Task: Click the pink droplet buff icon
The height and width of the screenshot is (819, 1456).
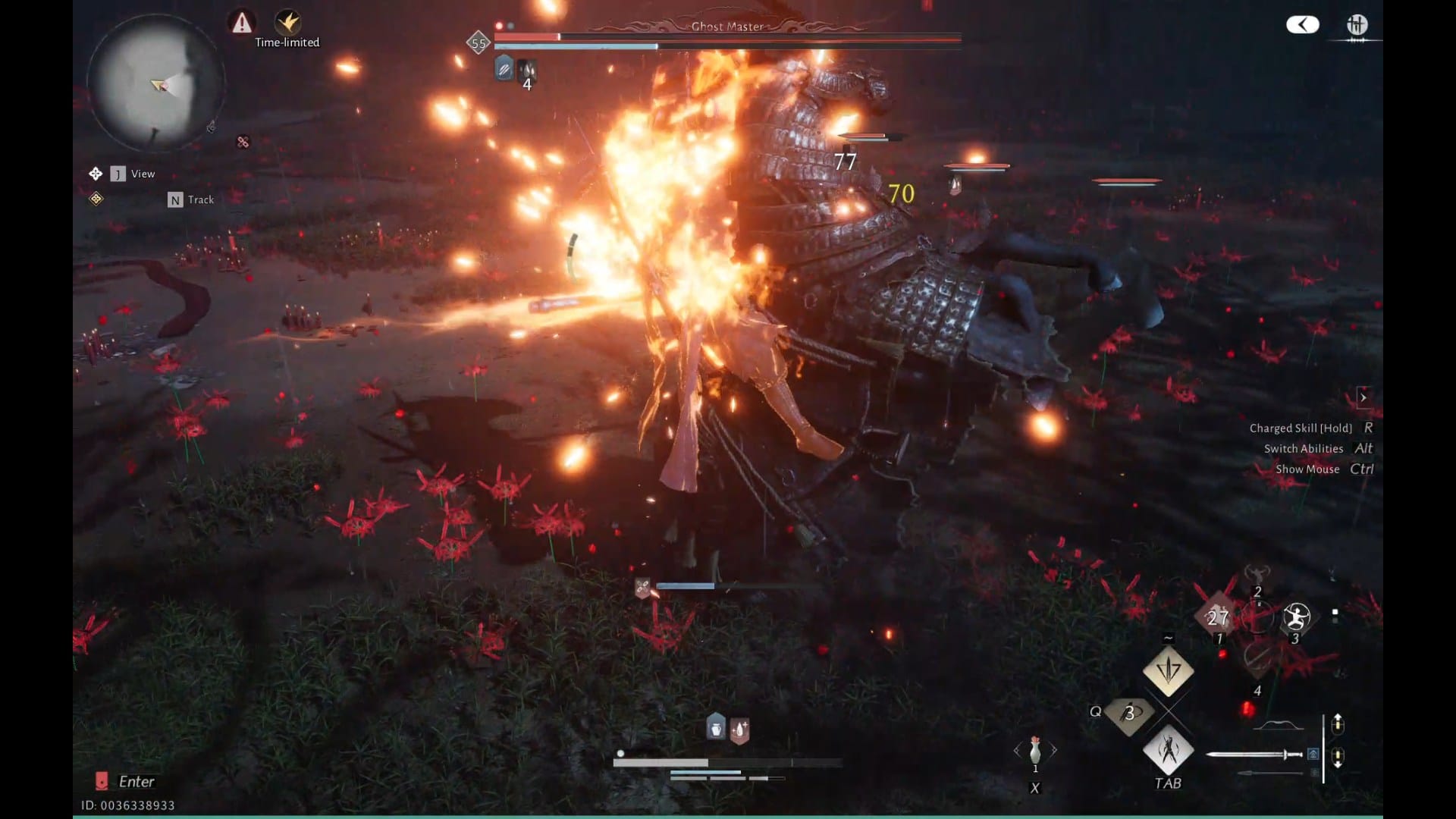Action: click(739, 730)
